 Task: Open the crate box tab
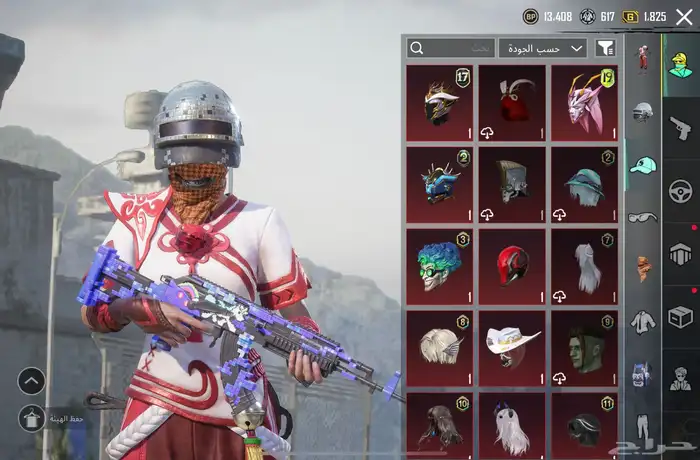[x=681, y=316]
